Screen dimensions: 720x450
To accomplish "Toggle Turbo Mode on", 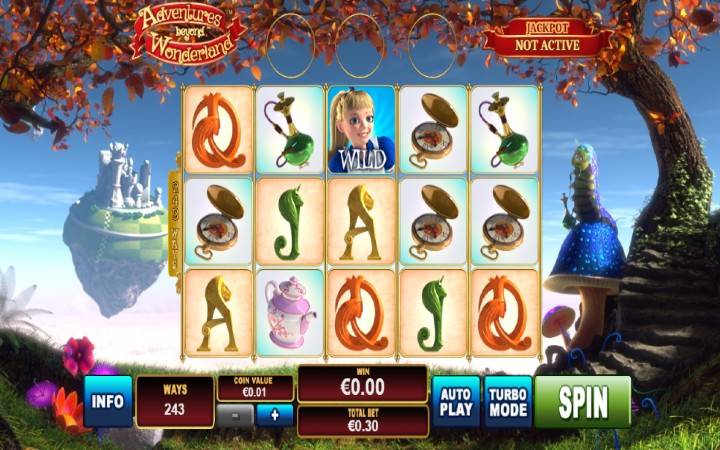I will (x=507, y=401).
